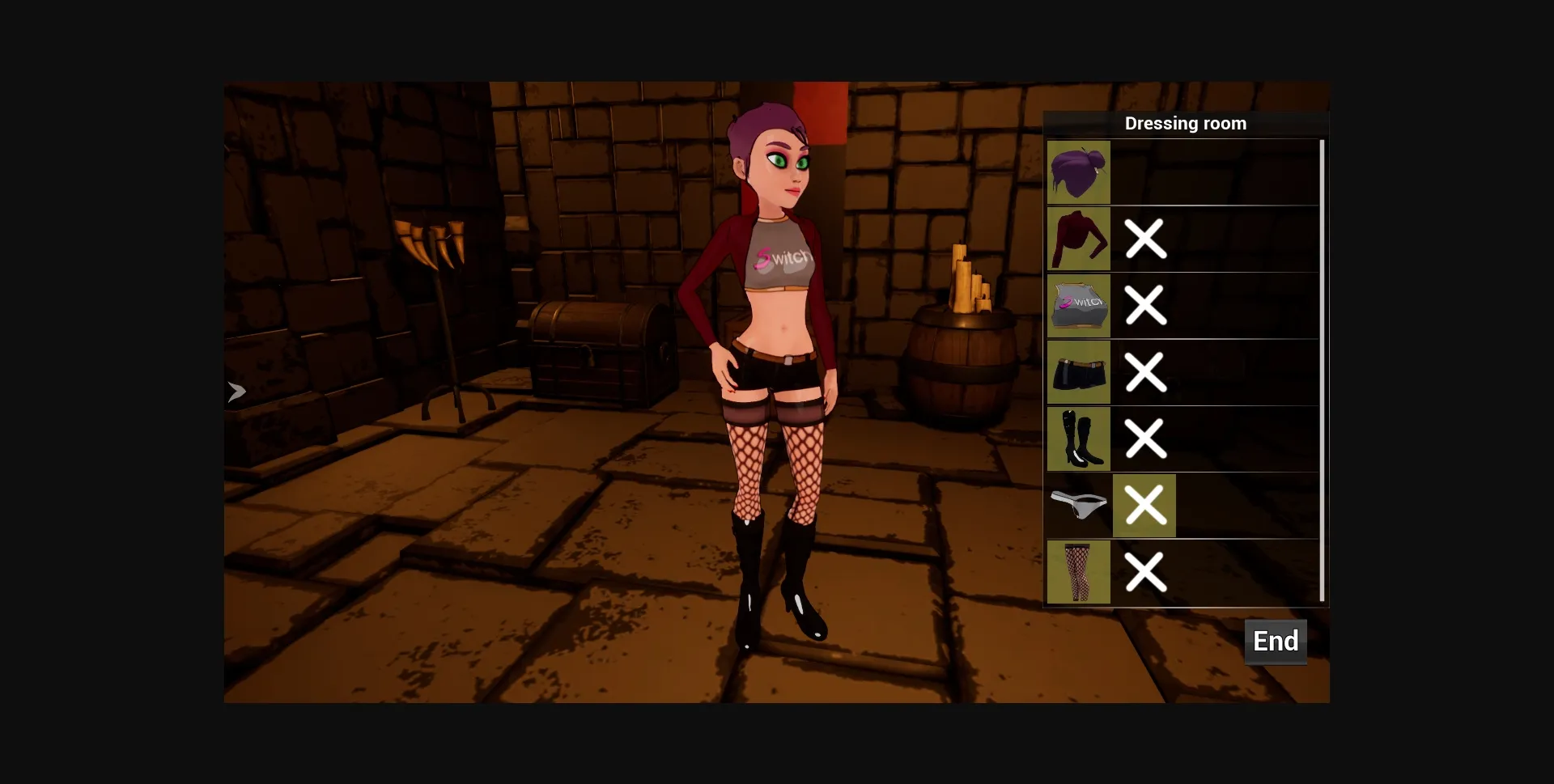Click the chevron on the screen's left edge

tap(236, 391)
